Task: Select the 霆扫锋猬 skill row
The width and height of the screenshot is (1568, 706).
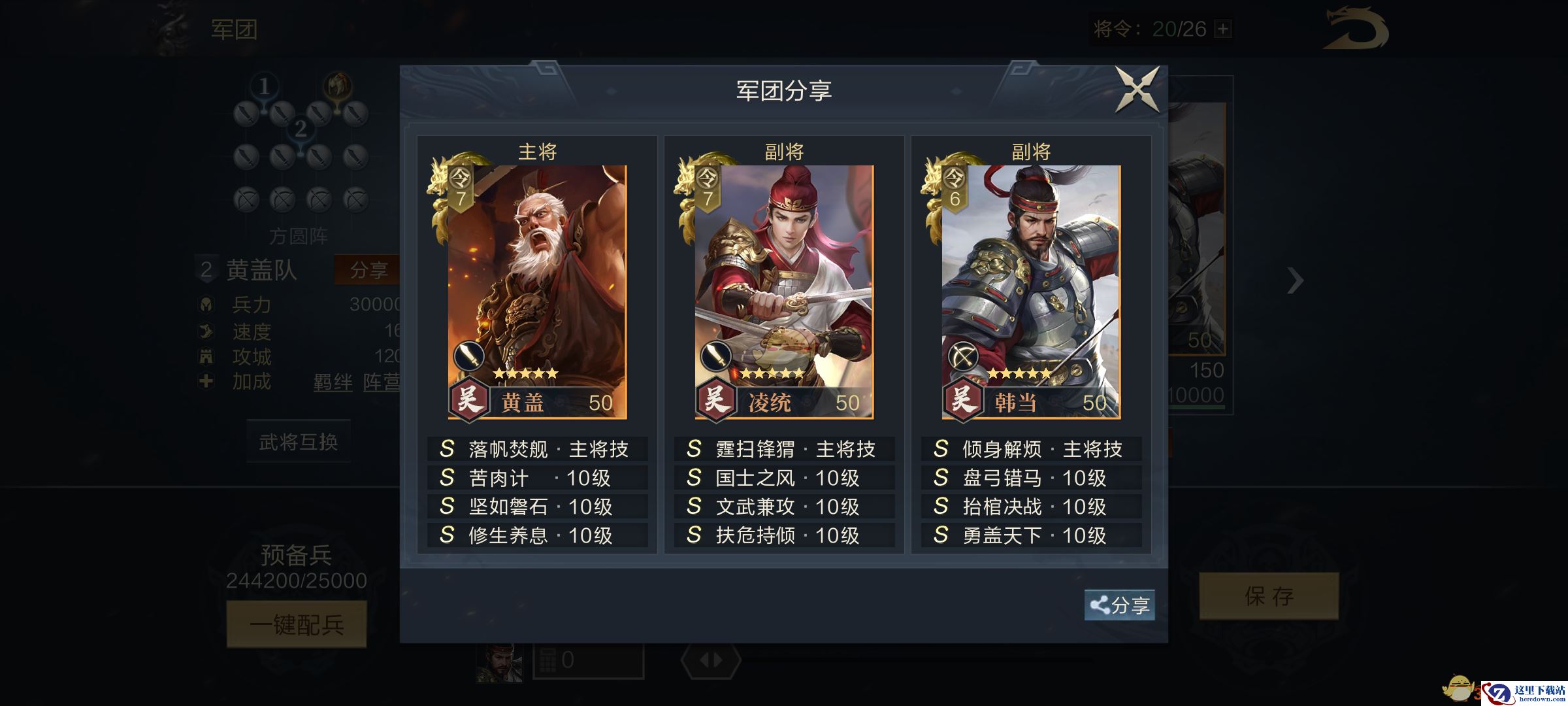Action: [784, 449]
